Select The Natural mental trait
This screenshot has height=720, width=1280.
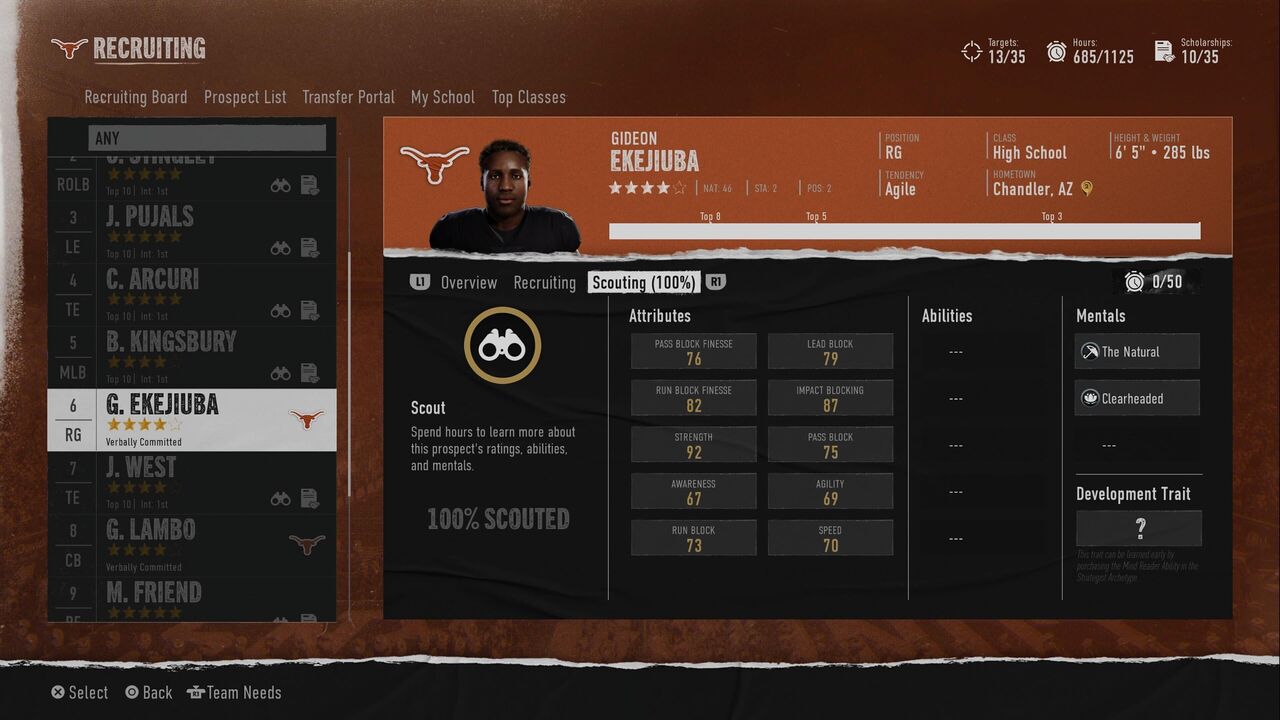tap(1138, 352)
